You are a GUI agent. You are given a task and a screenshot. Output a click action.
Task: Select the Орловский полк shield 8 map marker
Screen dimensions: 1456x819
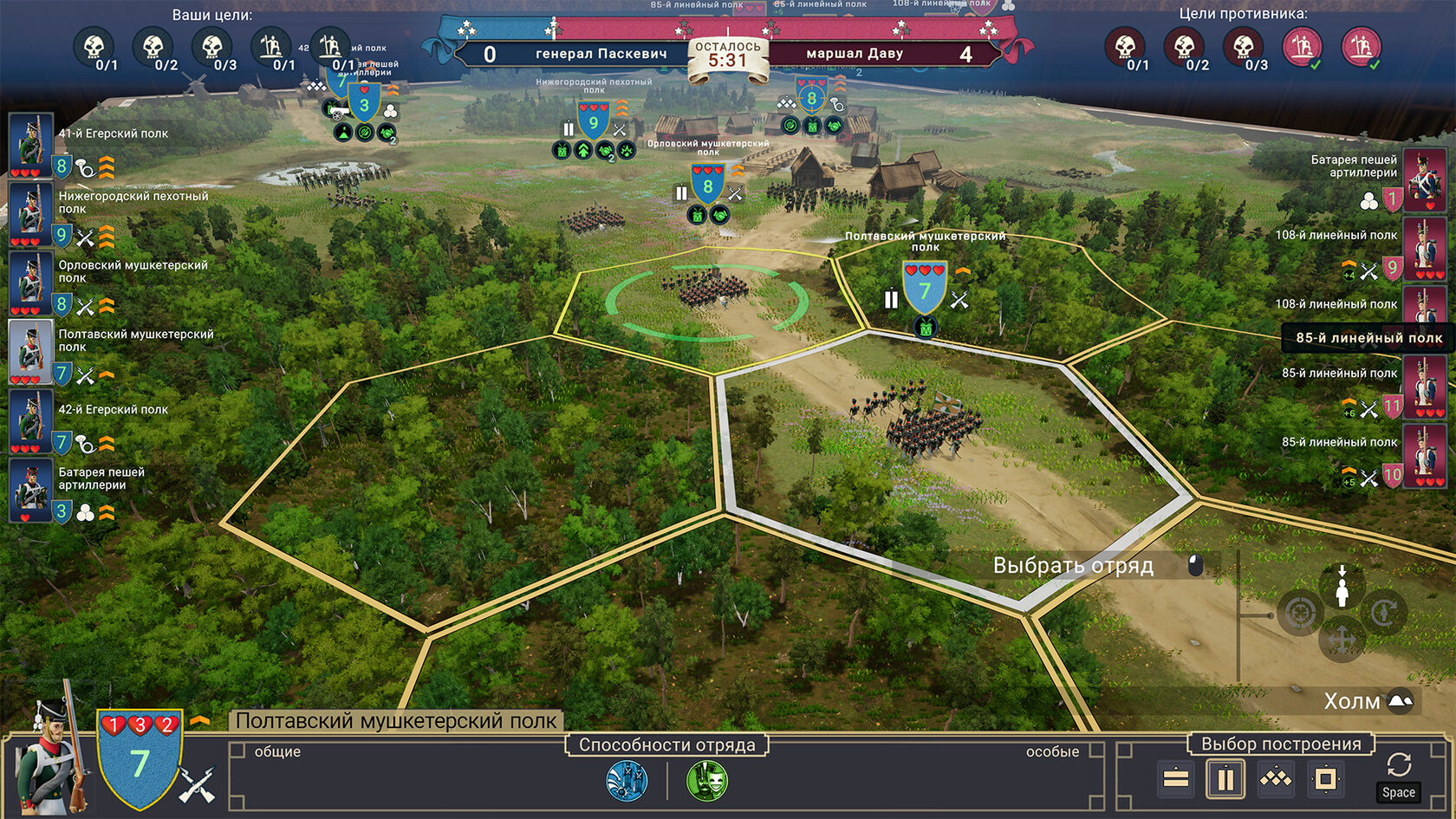click(708, 185)
